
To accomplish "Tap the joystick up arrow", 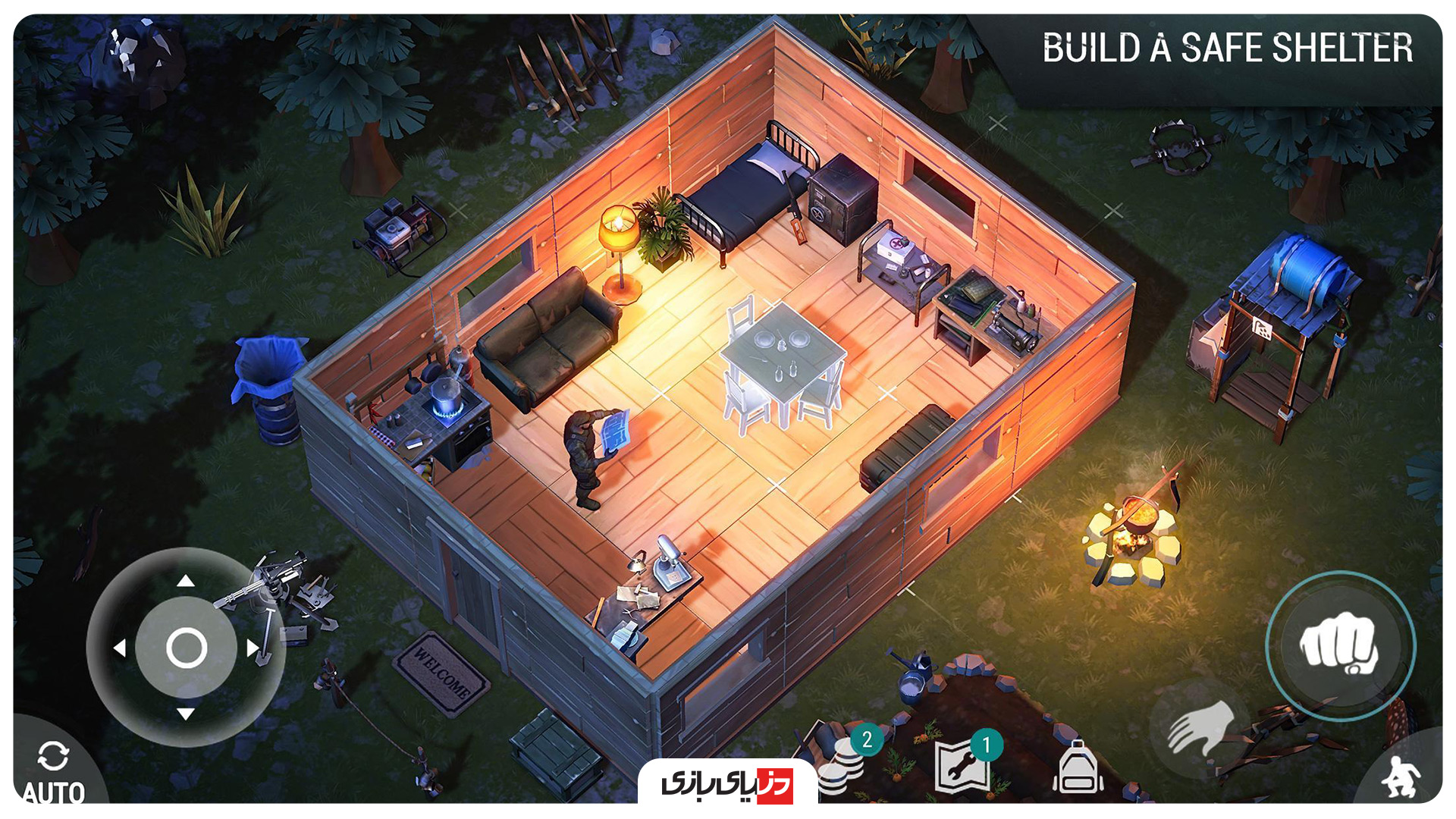I will (186, 582).
